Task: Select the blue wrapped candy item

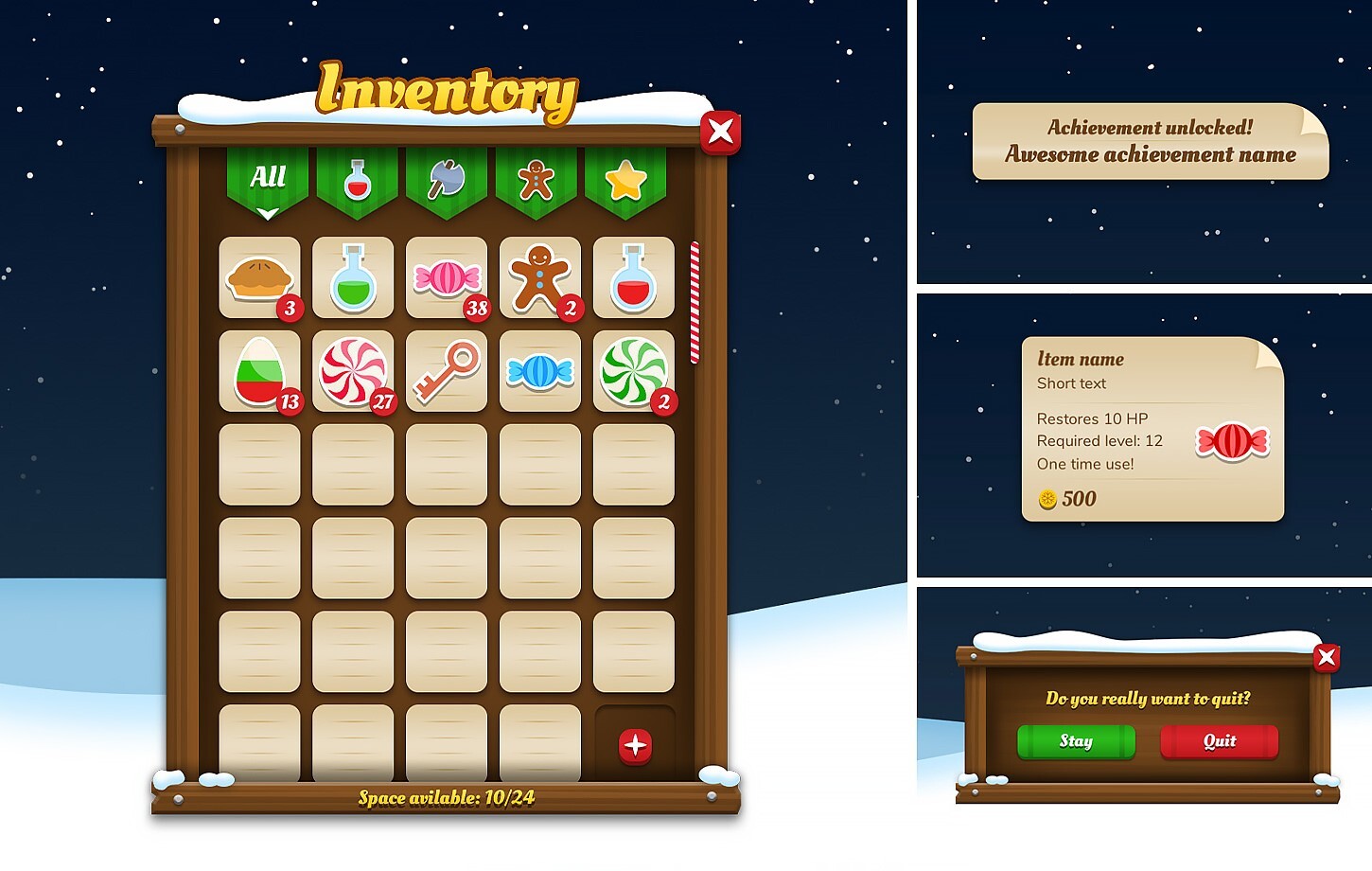Action: point(539,371)
